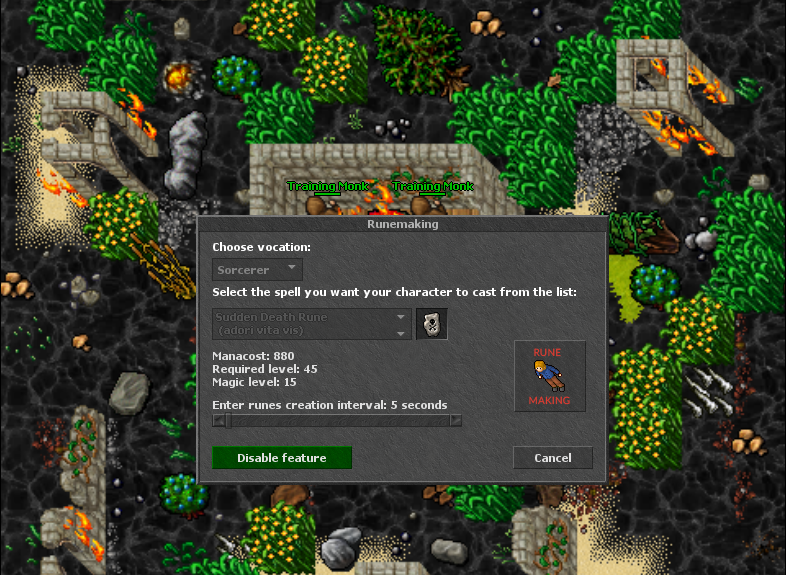Open the Sudden Death Rune spell dropdown
786x575 pixels.
312,324
